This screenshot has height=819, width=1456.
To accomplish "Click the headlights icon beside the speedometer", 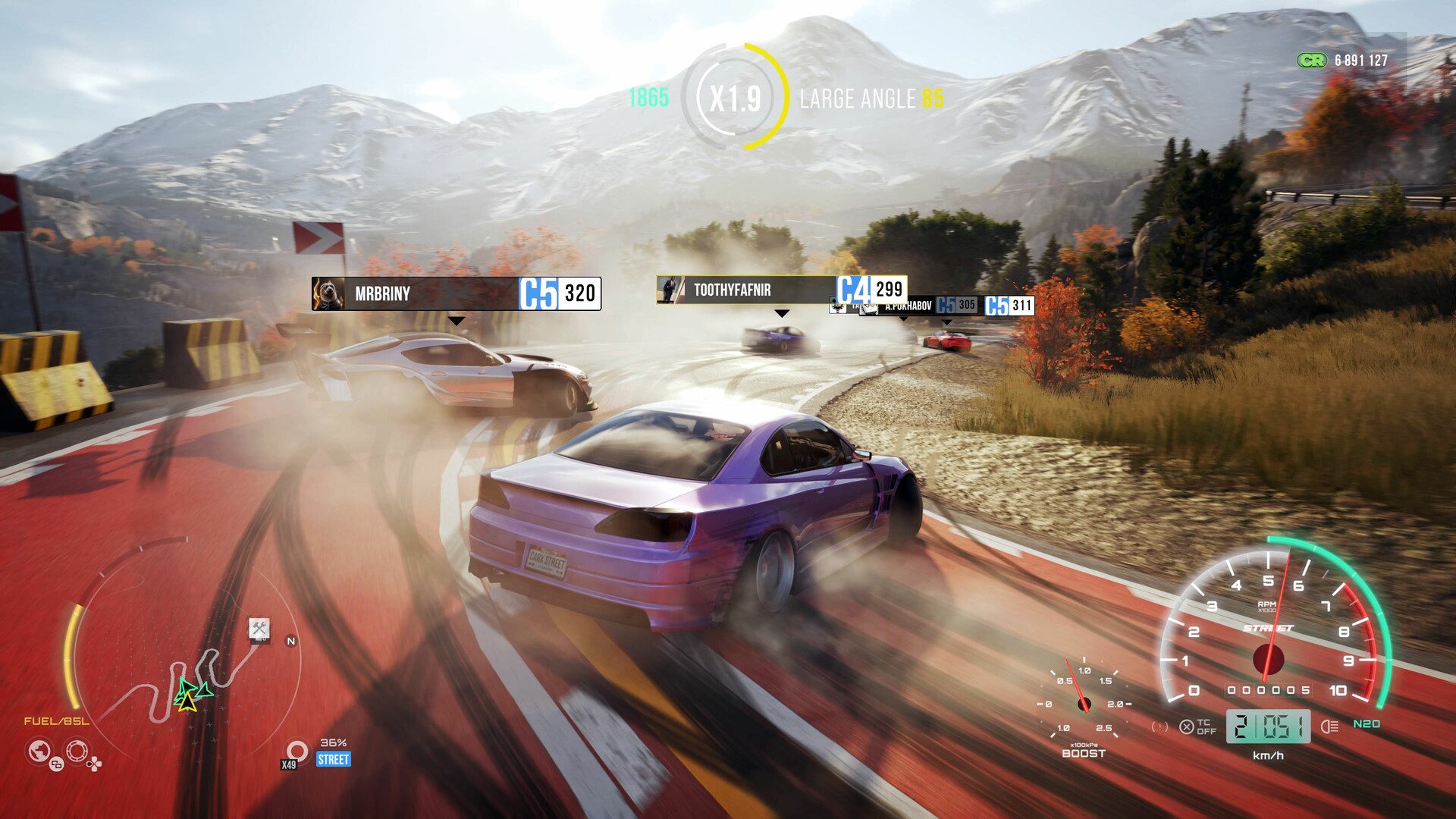I will (1329, 727).
